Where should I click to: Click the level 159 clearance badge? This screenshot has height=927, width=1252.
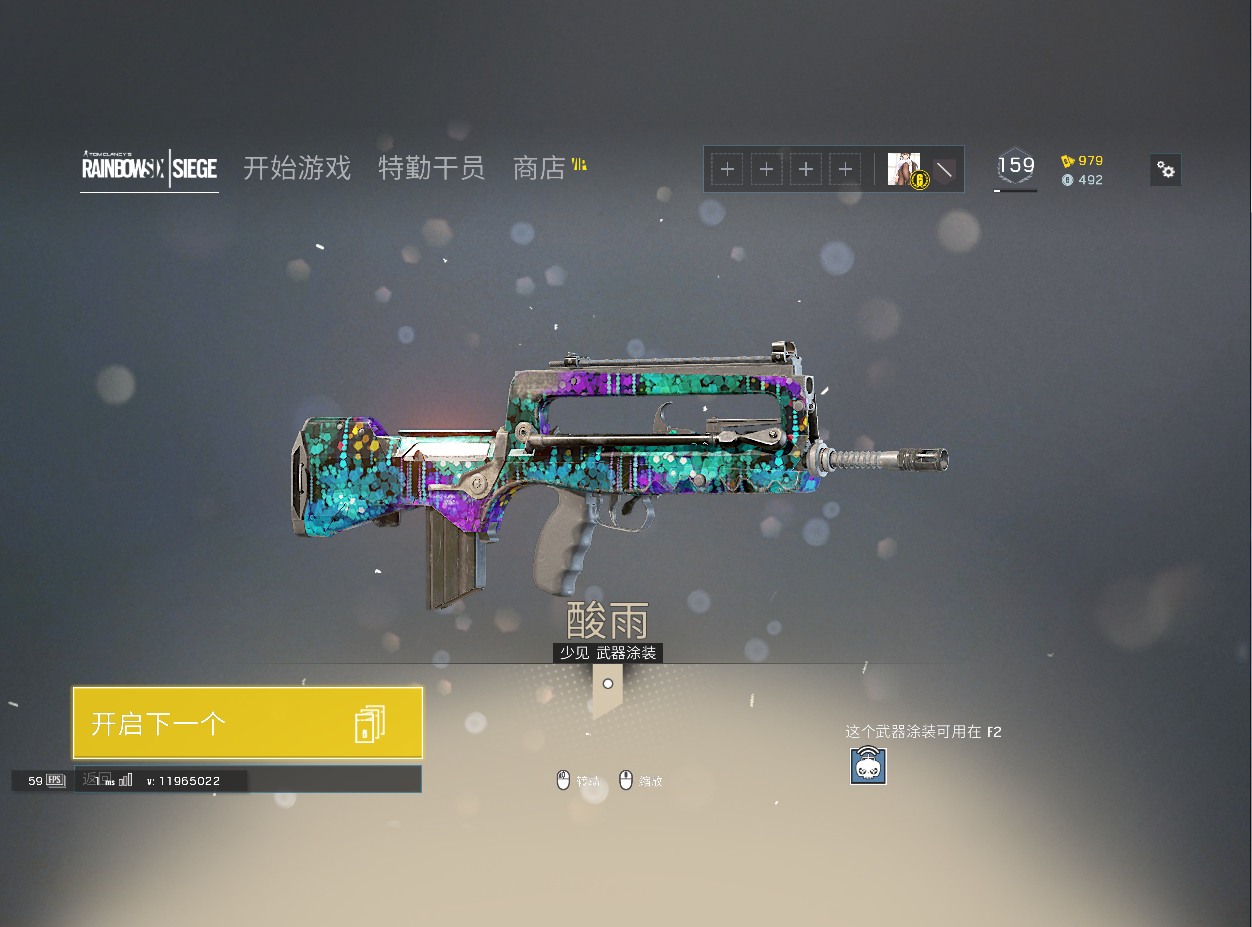[x=1015, y=167]
